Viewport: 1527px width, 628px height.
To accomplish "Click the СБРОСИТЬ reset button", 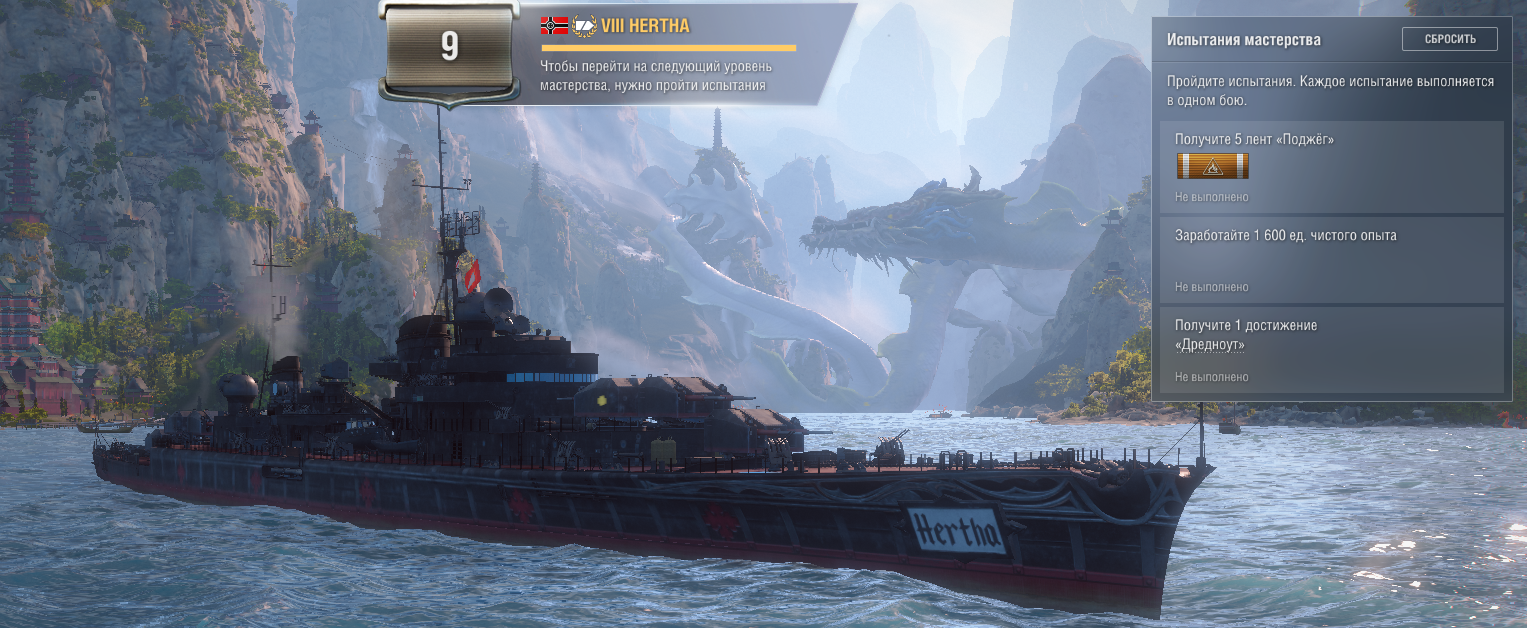I will tap(1449, 39).
